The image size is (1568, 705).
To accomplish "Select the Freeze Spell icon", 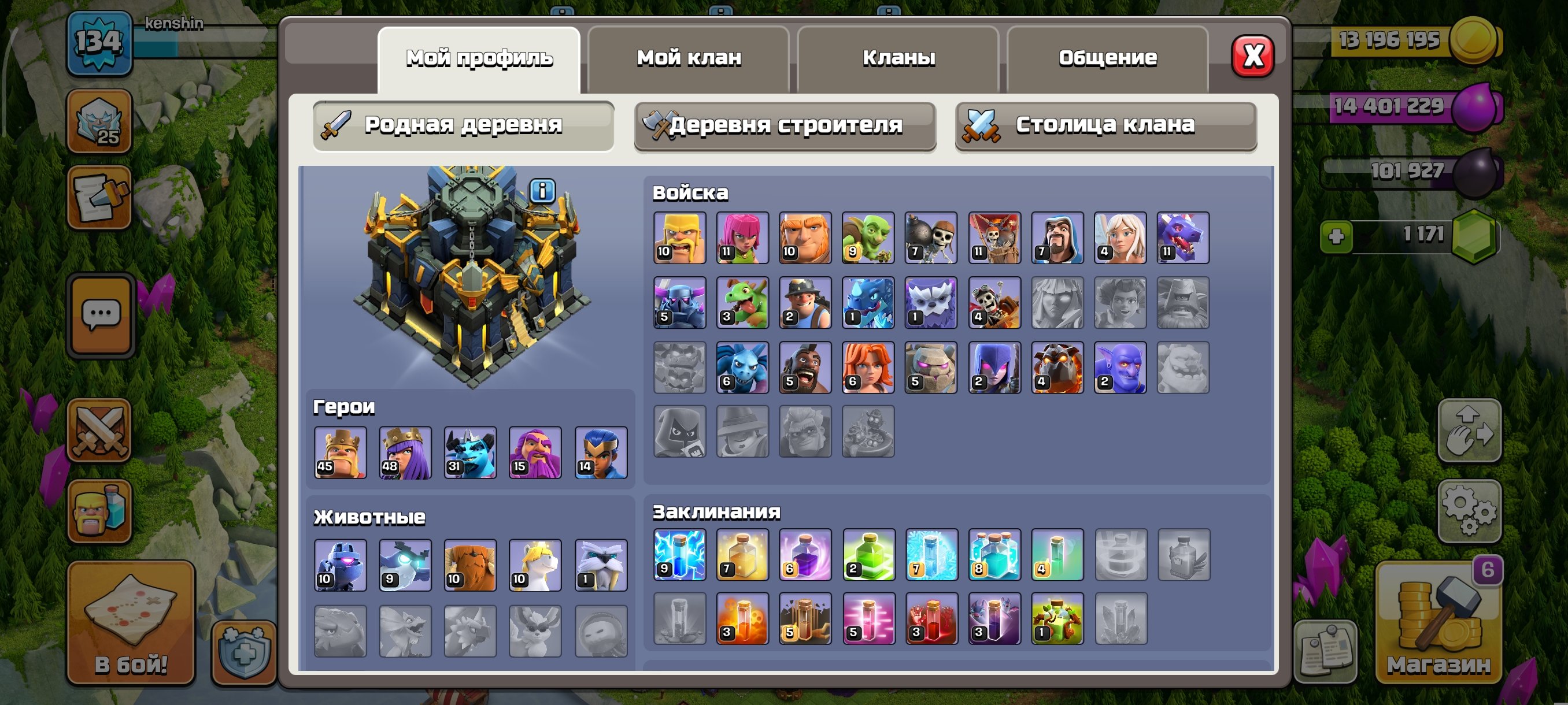I will pos(931,555).
